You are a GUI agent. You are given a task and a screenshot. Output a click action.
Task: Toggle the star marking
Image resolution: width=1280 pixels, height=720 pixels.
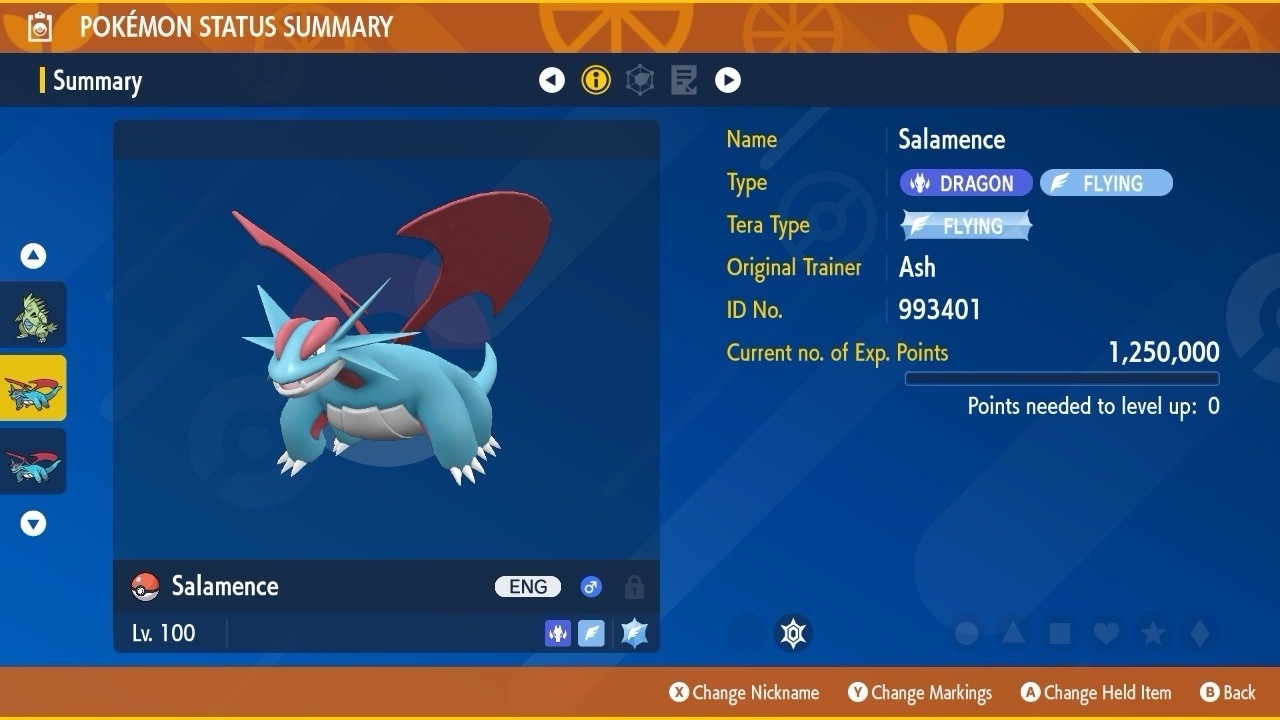1153,633
